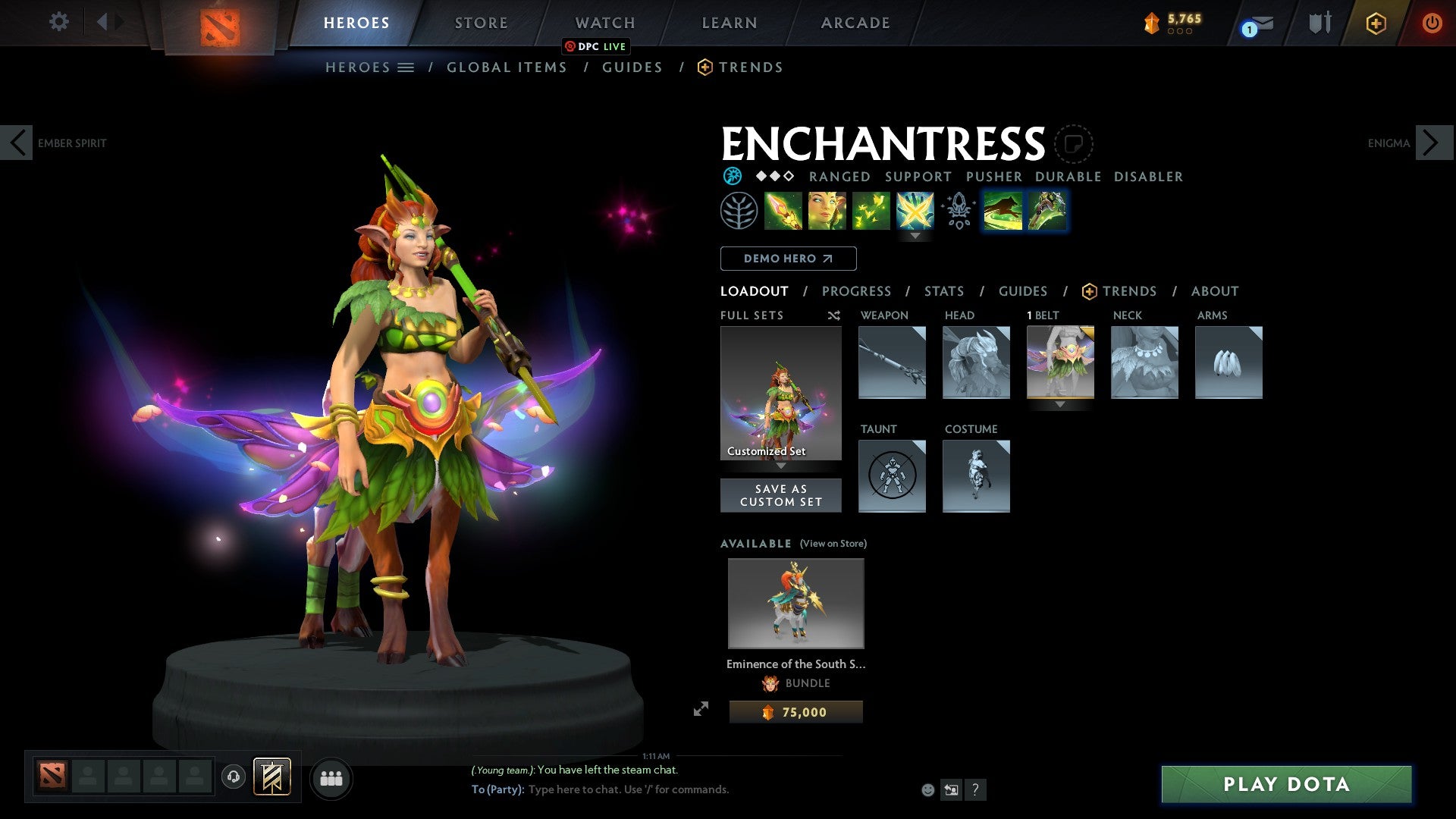Click the friends list icon near party slots
The height and width of the screenshot is (819, 1456).
pos(331,777)
